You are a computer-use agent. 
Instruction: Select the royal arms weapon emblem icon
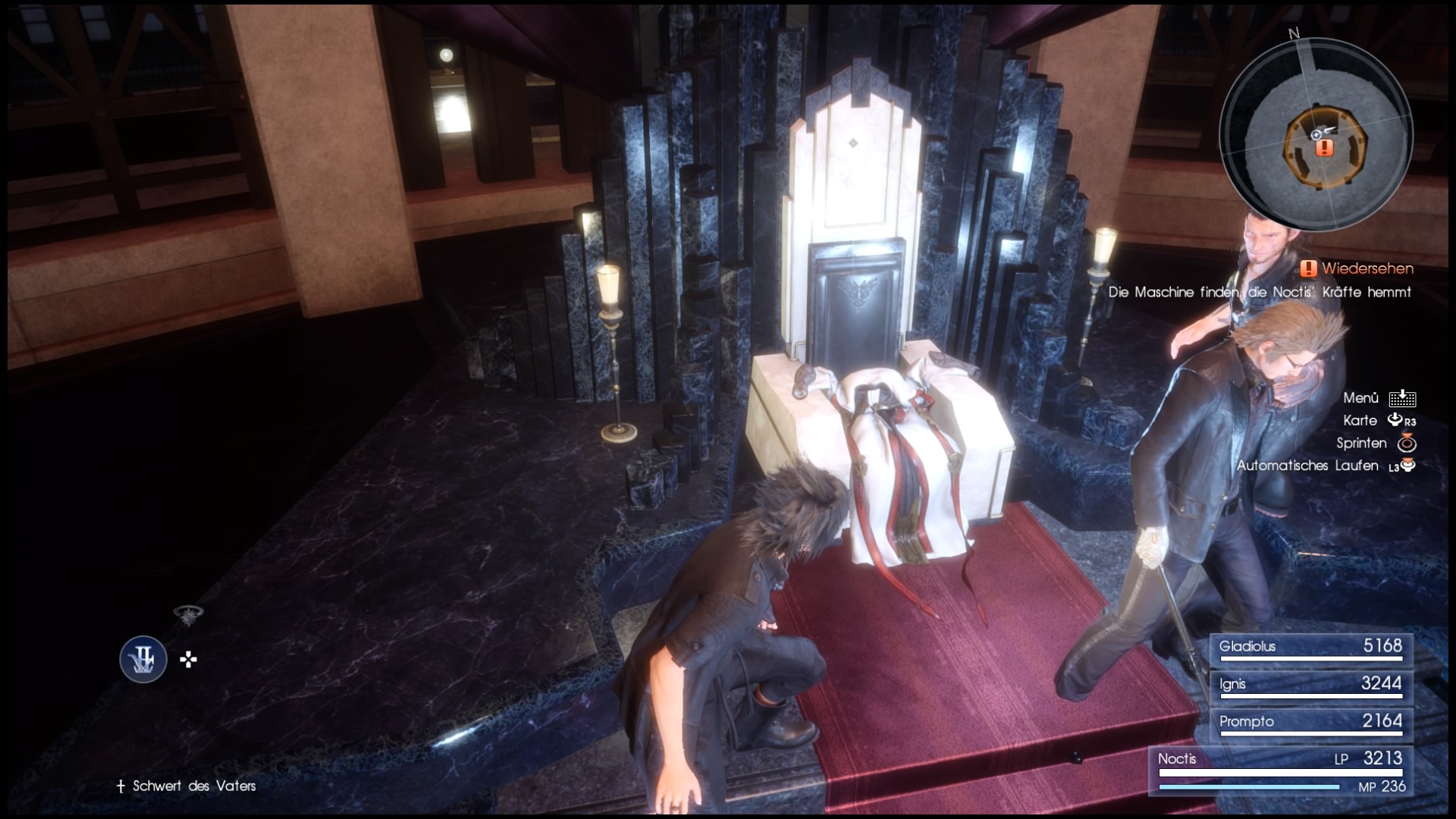(x=143, y=660)
